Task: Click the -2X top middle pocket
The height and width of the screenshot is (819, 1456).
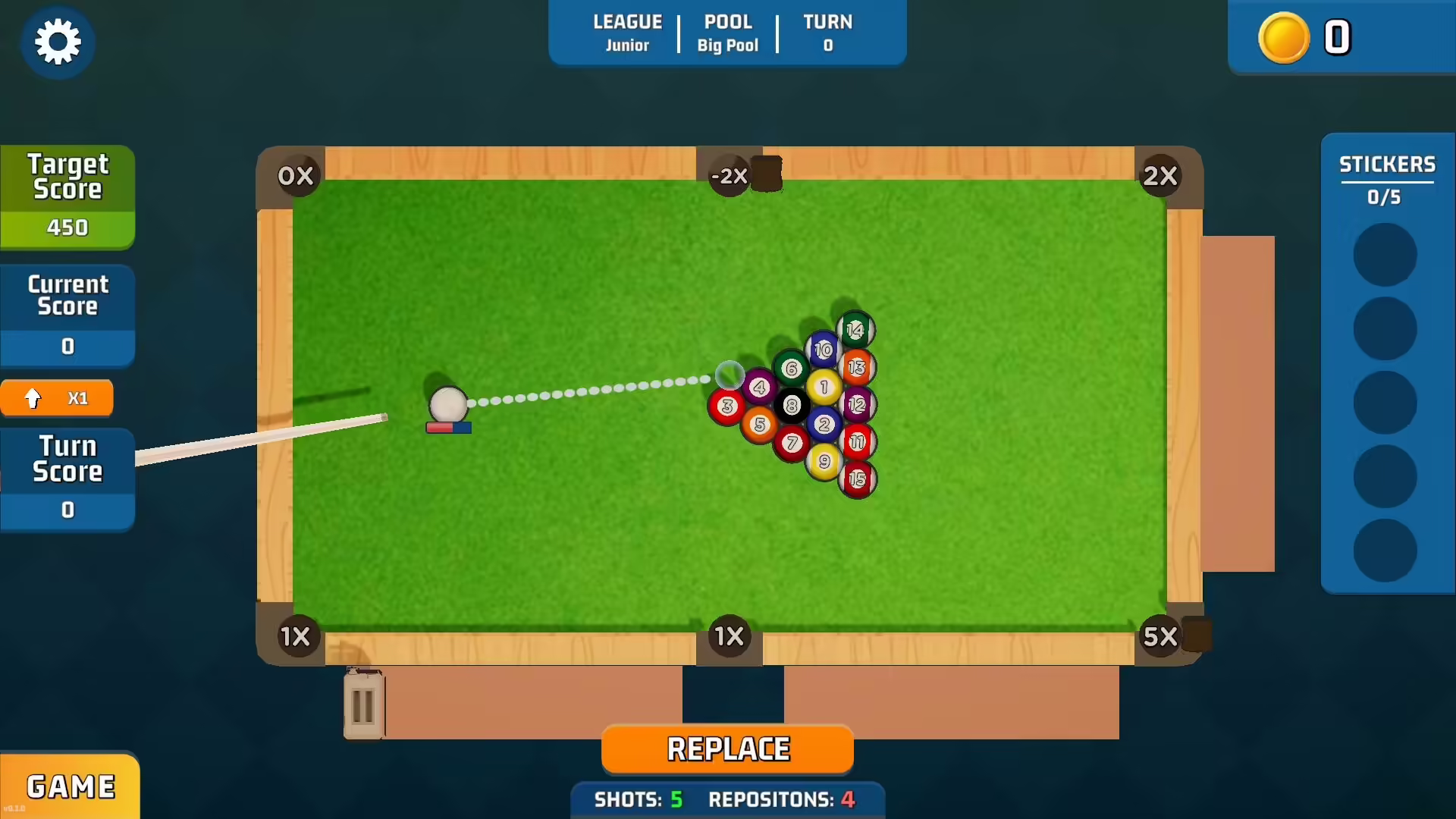Action: [728, 175]
